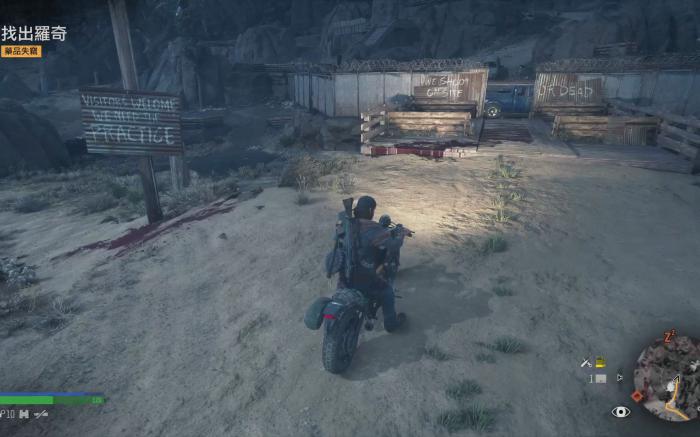Image resolution: width=700 pixels, height=437 pixels.
Task: Click the yellow fuel can icon
Action: coord(600,362)
